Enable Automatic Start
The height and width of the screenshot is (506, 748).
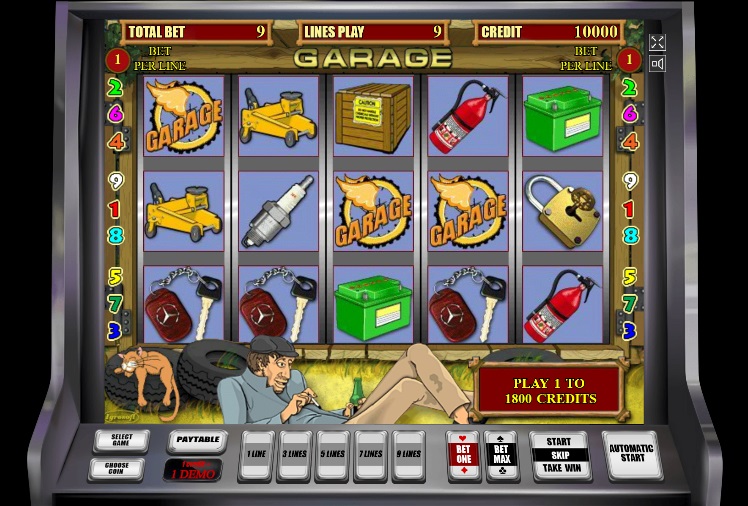click(x=632, y=455)
